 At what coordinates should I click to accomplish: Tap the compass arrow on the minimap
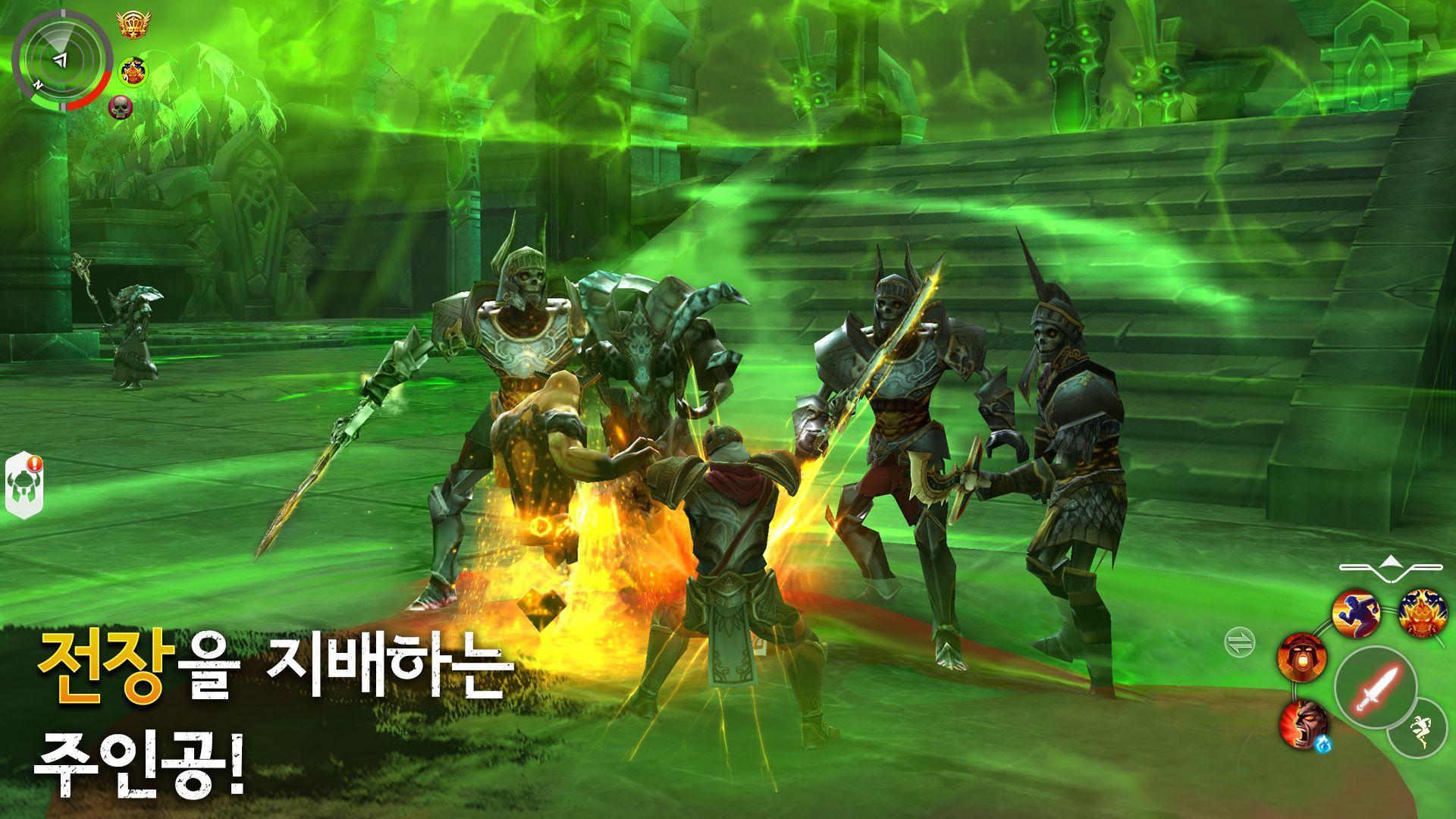pos(61,59)
